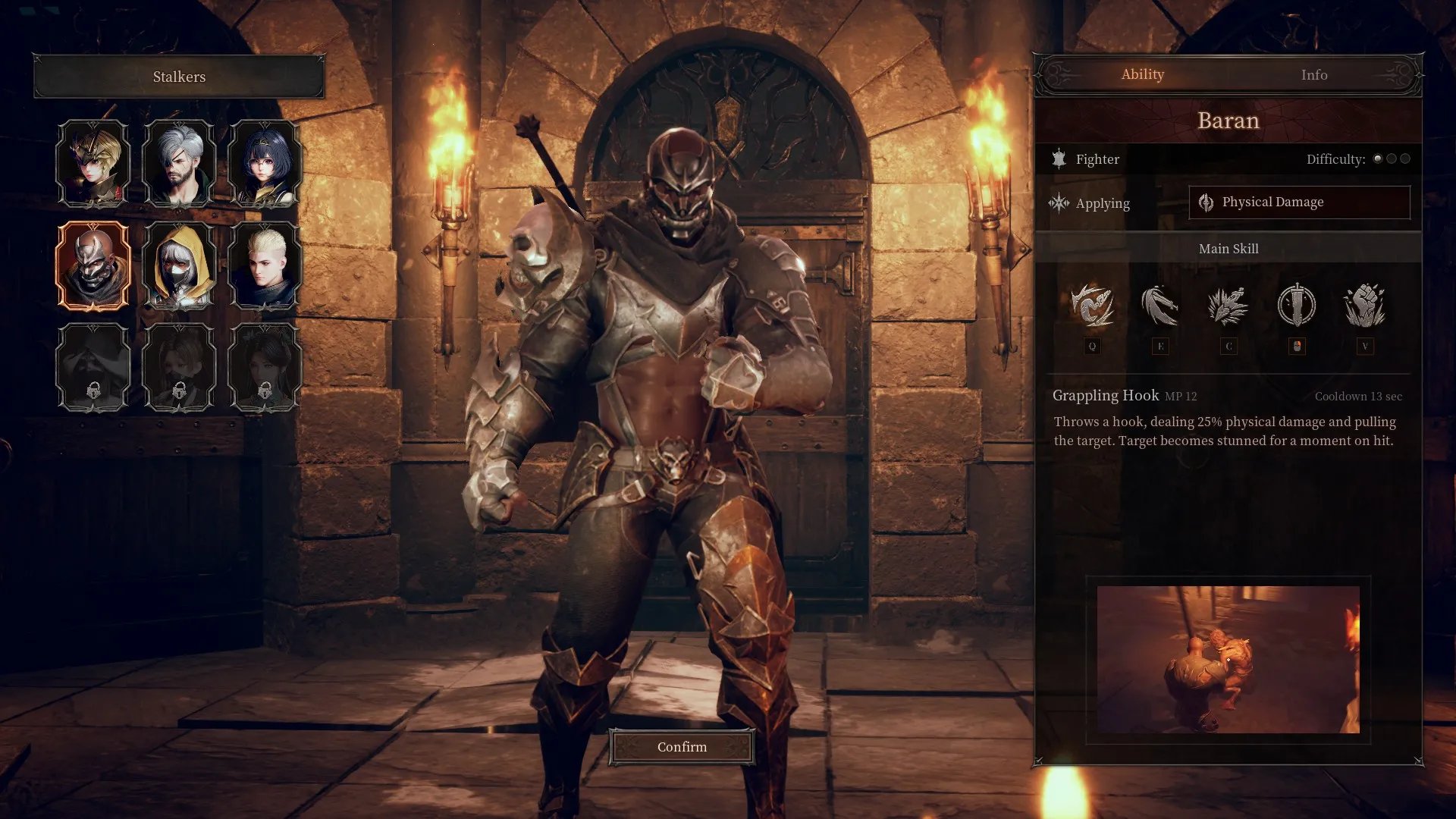Screen dimensions: 1456x819
Task: Select the sword-in-circle mouse skill
Action: pyautogui.click(x=1296, y=306)
